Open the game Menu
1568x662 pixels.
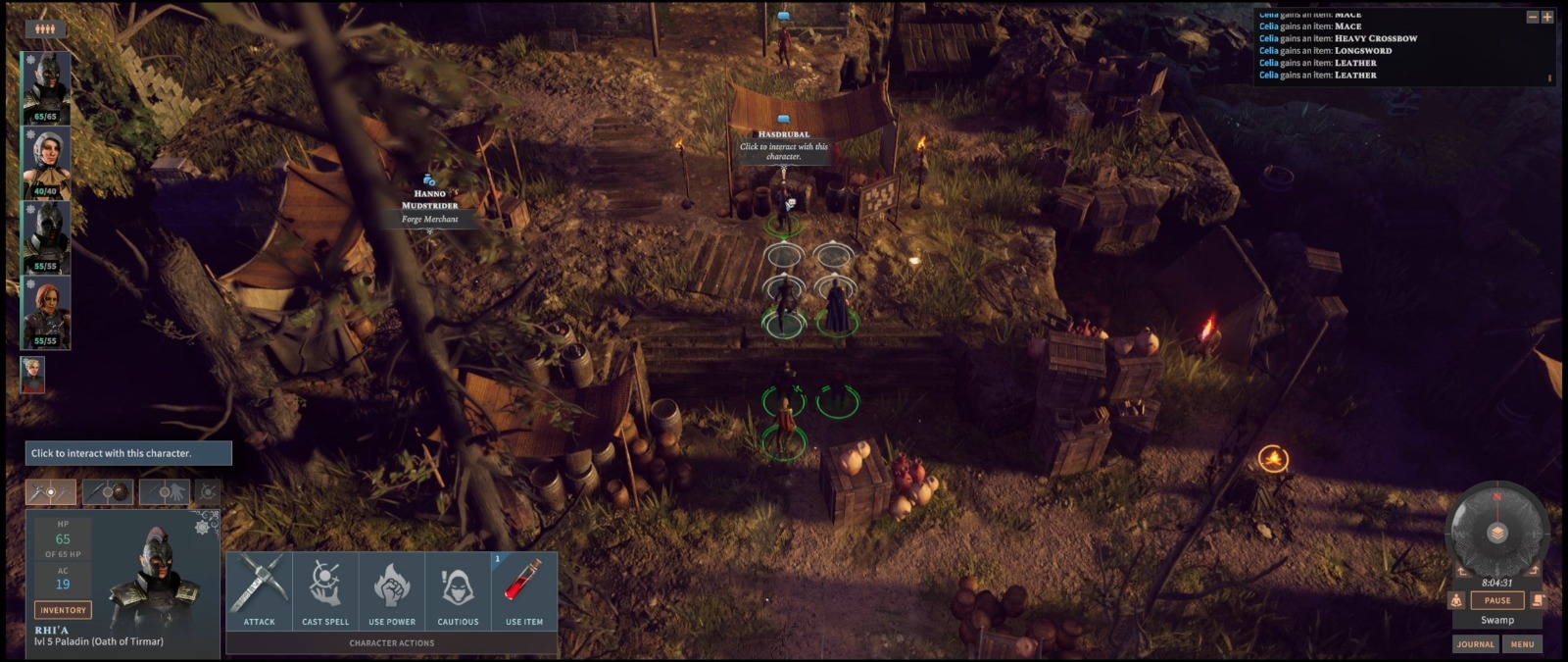(1522, 644)
